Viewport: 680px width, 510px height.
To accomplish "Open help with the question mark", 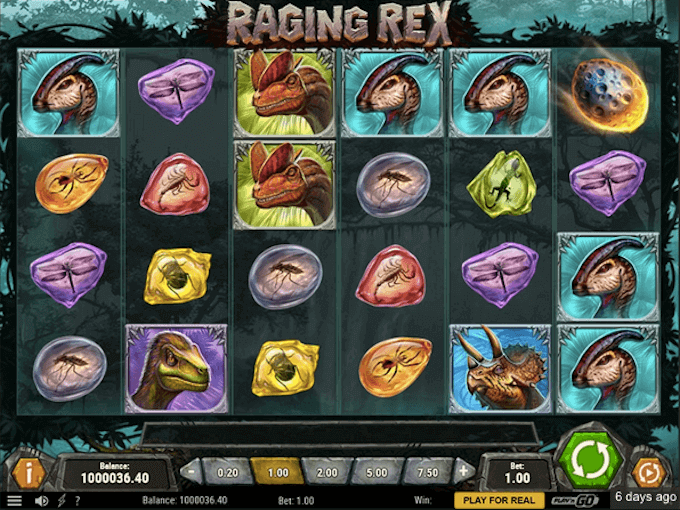I will pos(77,500).
